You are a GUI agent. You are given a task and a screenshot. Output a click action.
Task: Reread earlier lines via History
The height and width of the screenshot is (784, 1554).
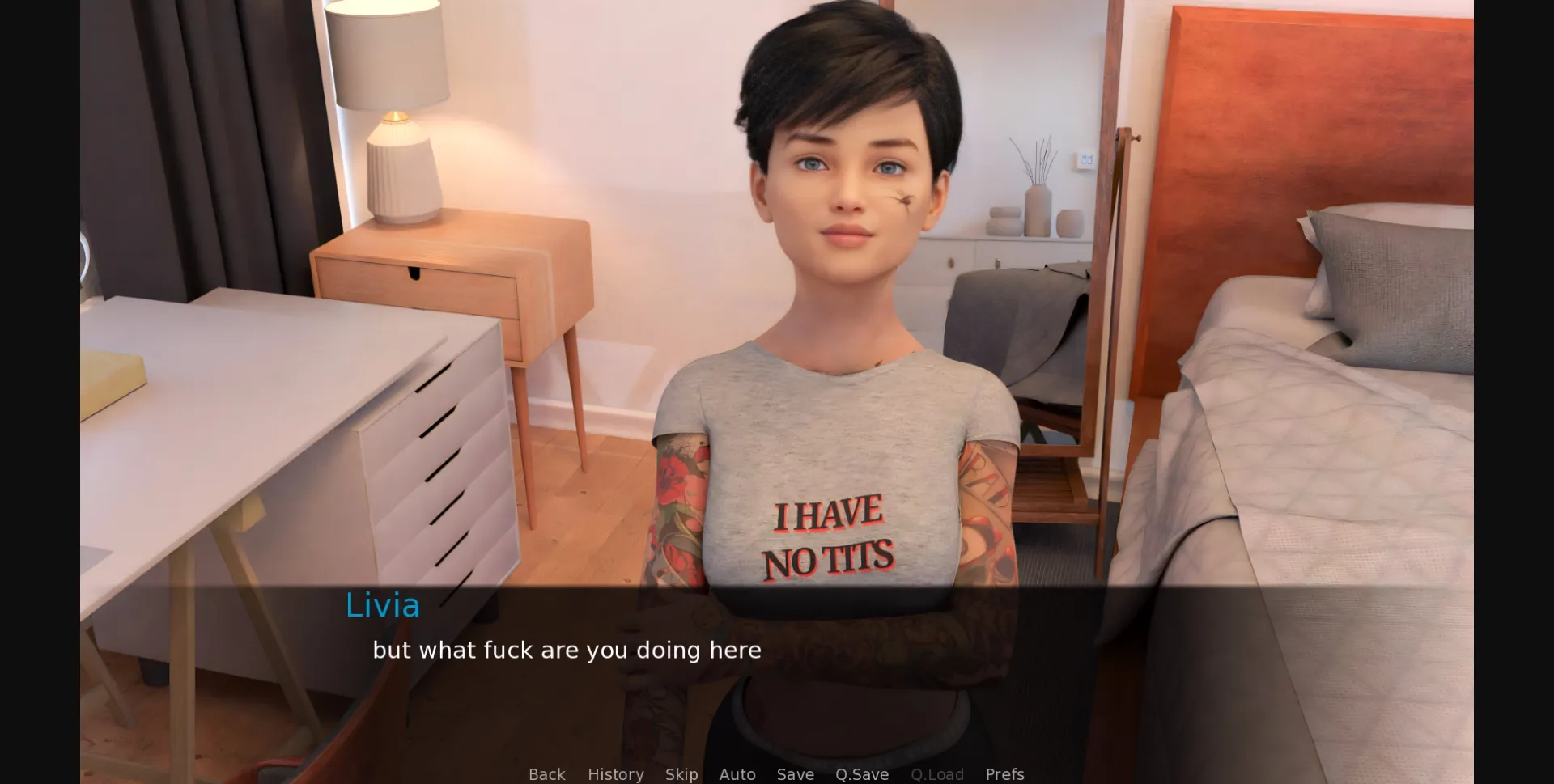pos(615,774)
